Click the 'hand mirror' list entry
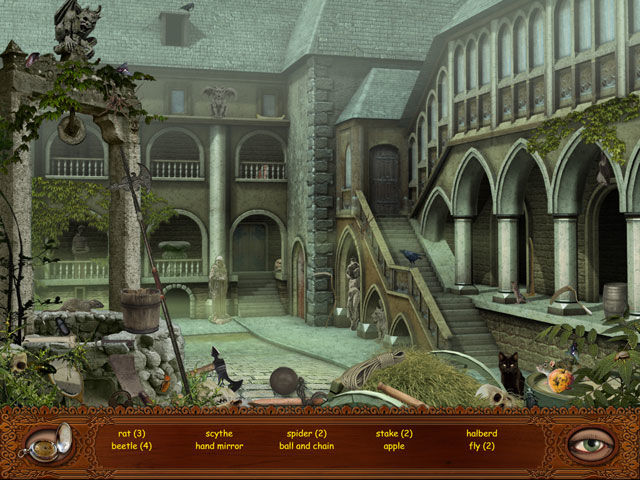The height and width of the screenshot is (480, 640). point(219,446)
